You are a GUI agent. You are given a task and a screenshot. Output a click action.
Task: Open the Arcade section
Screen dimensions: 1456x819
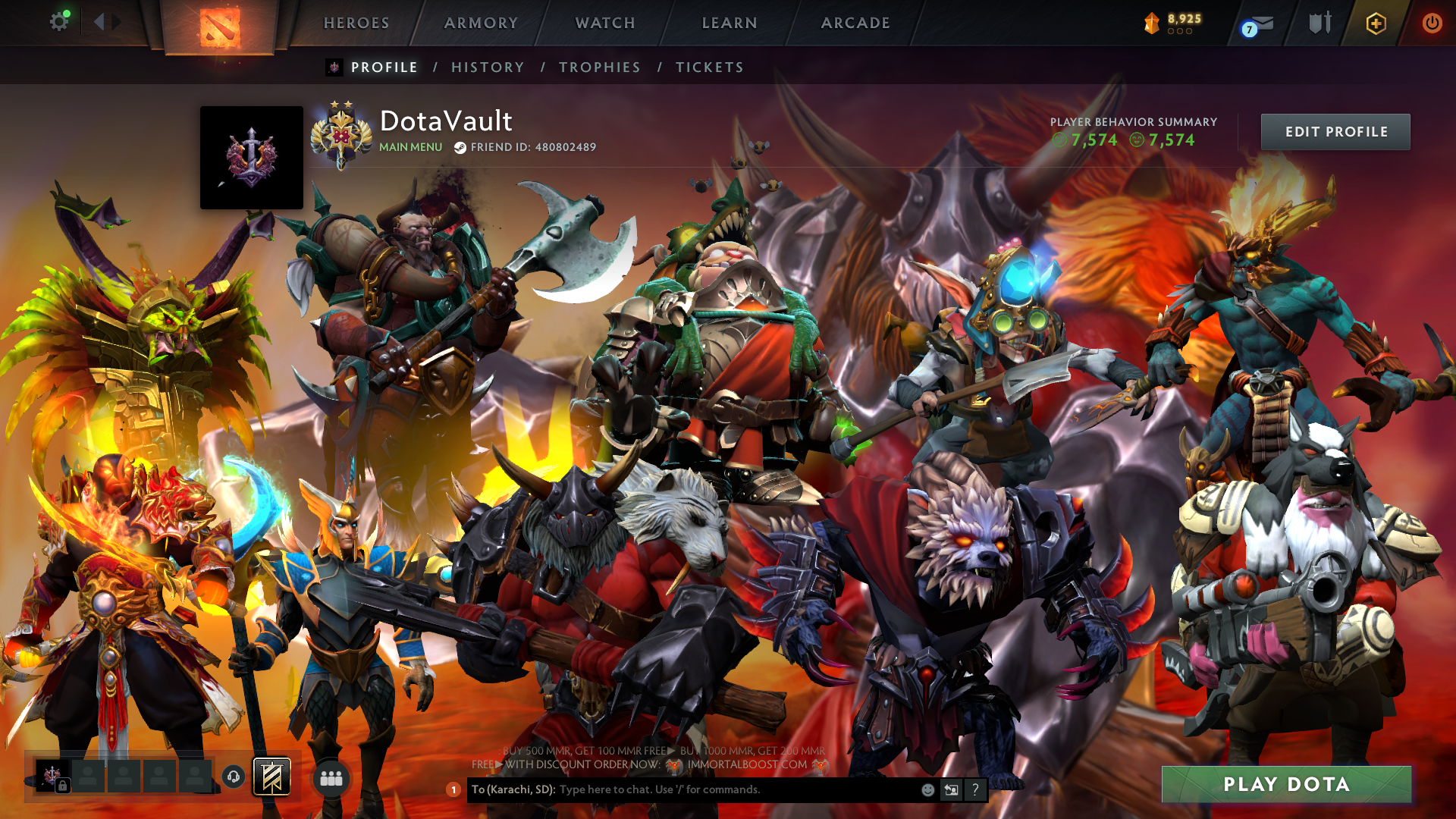point(855,23)
